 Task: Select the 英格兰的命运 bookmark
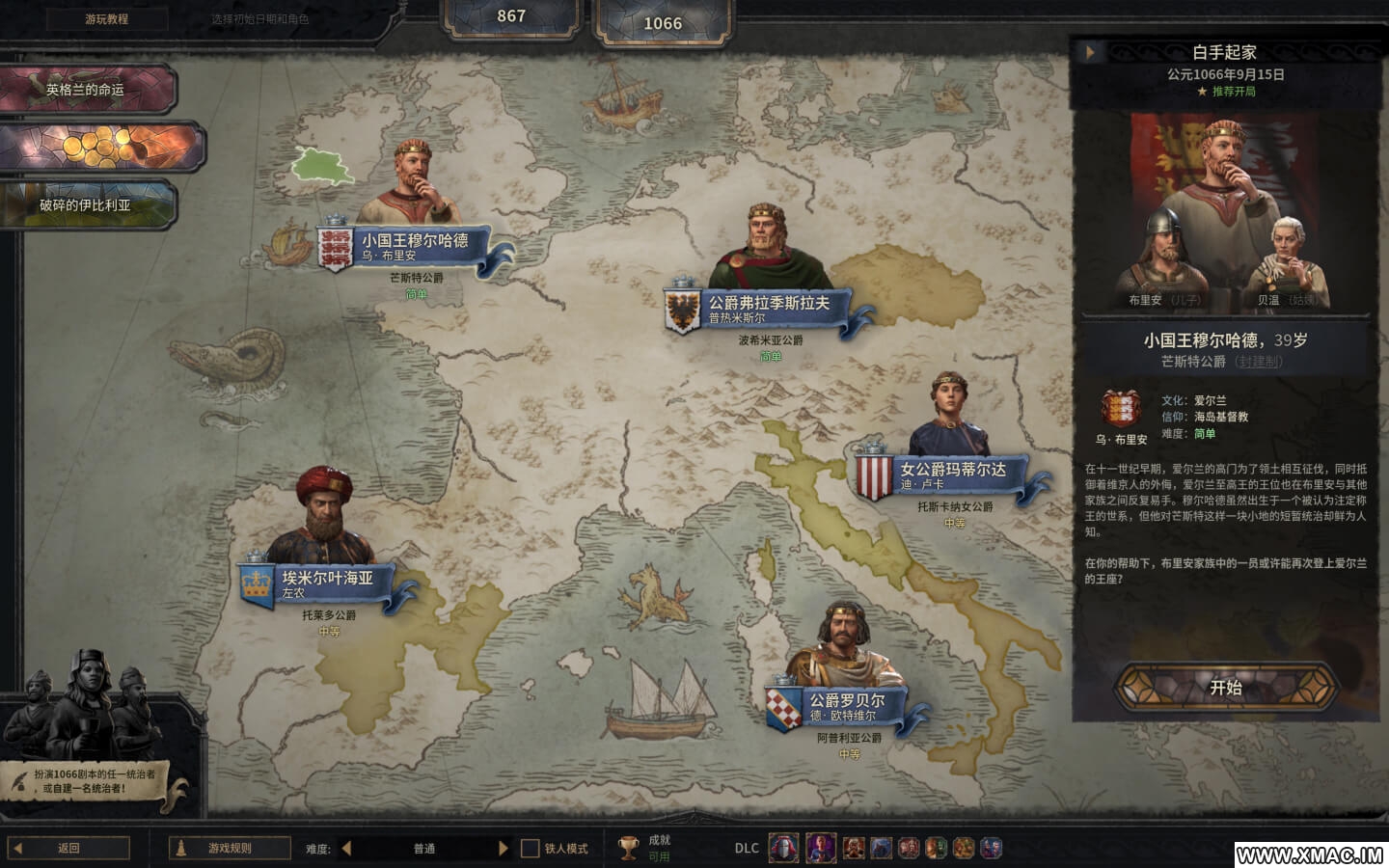[87, 90]
